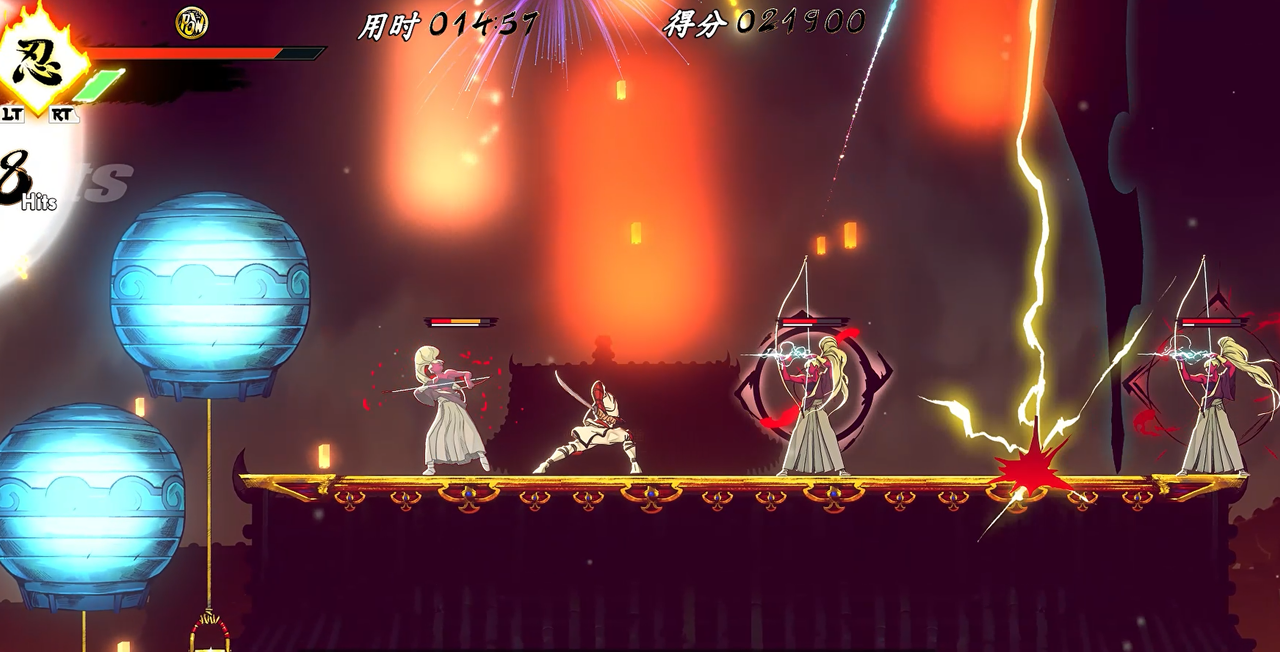The image size is (1280, 652).
Task: Click the flaming 忍 ninja emblem
Action: click(39, 62)
